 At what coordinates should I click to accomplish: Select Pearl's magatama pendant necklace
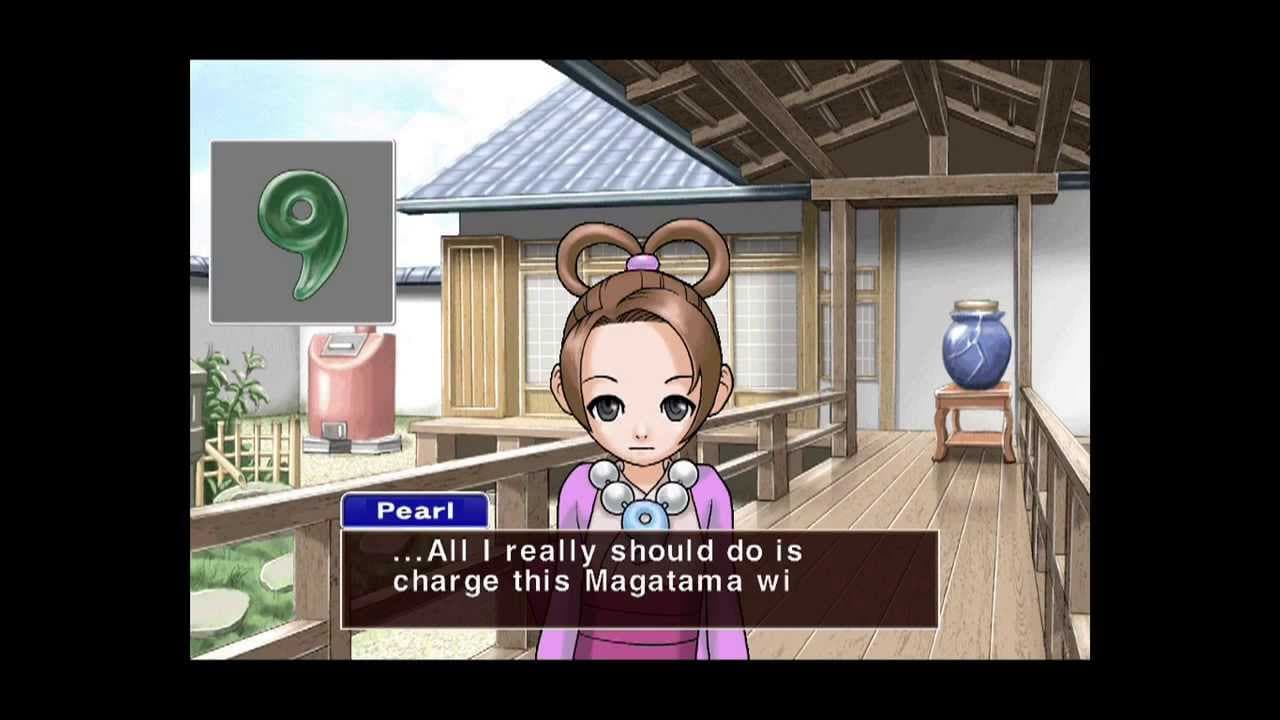click(x=645, y=515)
